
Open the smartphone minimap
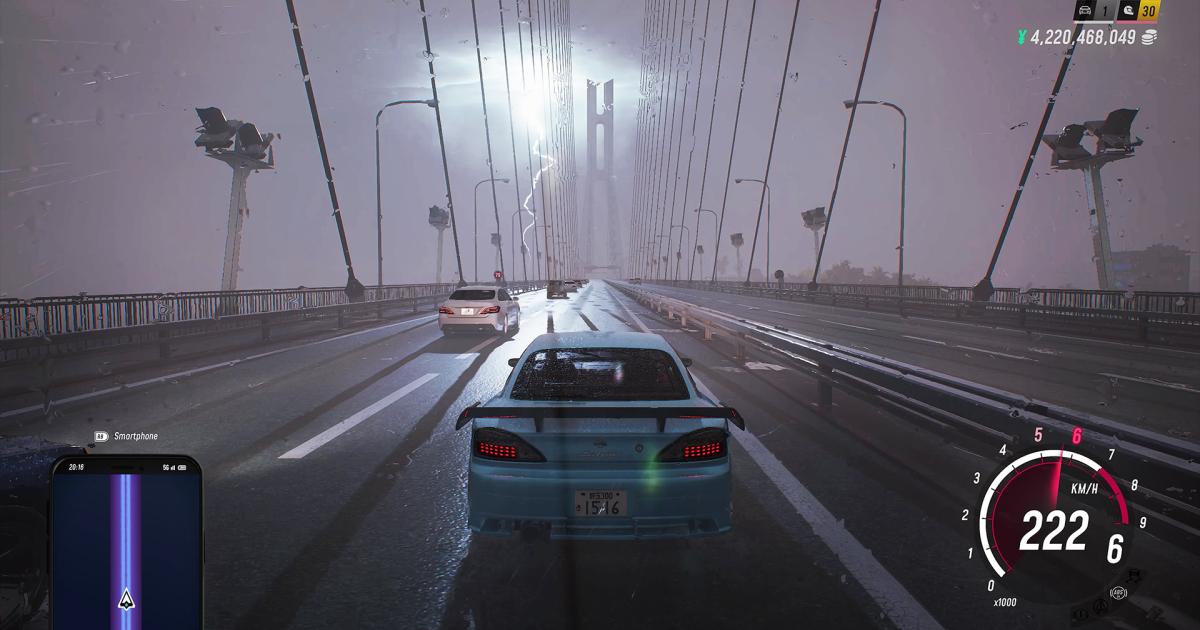[x=126, y=540]
